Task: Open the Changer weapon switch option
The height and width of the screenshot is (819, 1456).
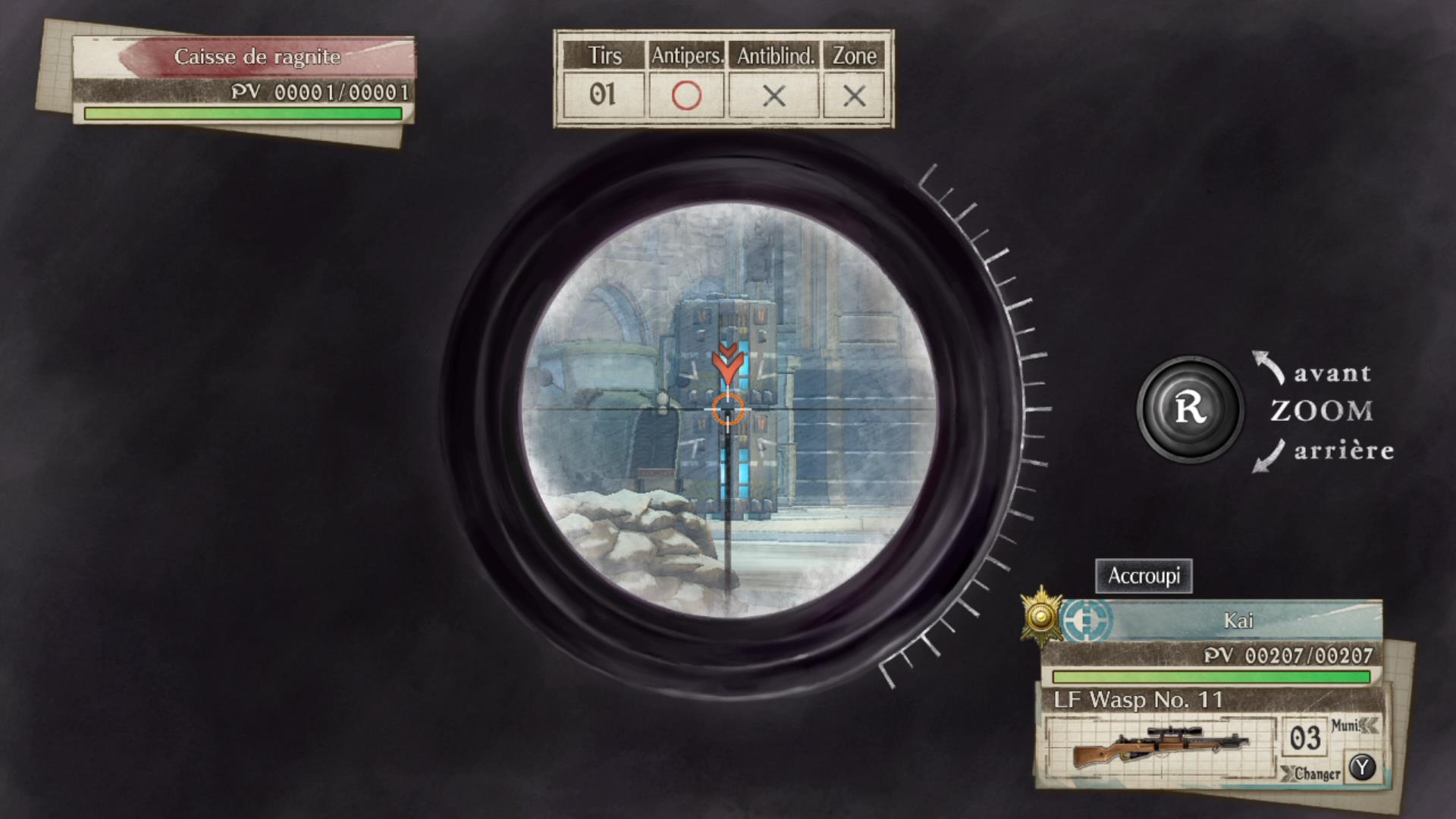Action: click(1317, 775)
